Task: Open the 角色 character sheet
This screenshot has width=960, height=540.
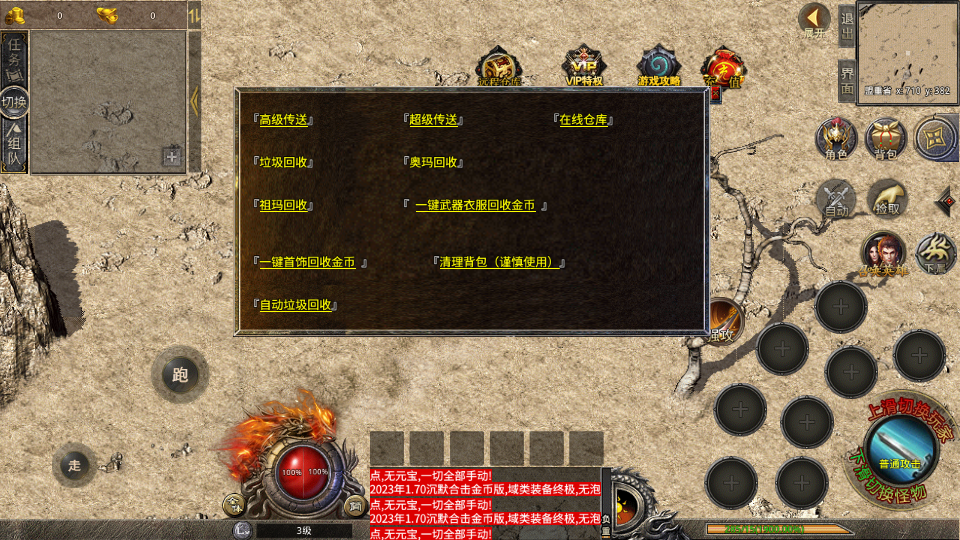Action: pyautogui.click(x=836, y=139)
